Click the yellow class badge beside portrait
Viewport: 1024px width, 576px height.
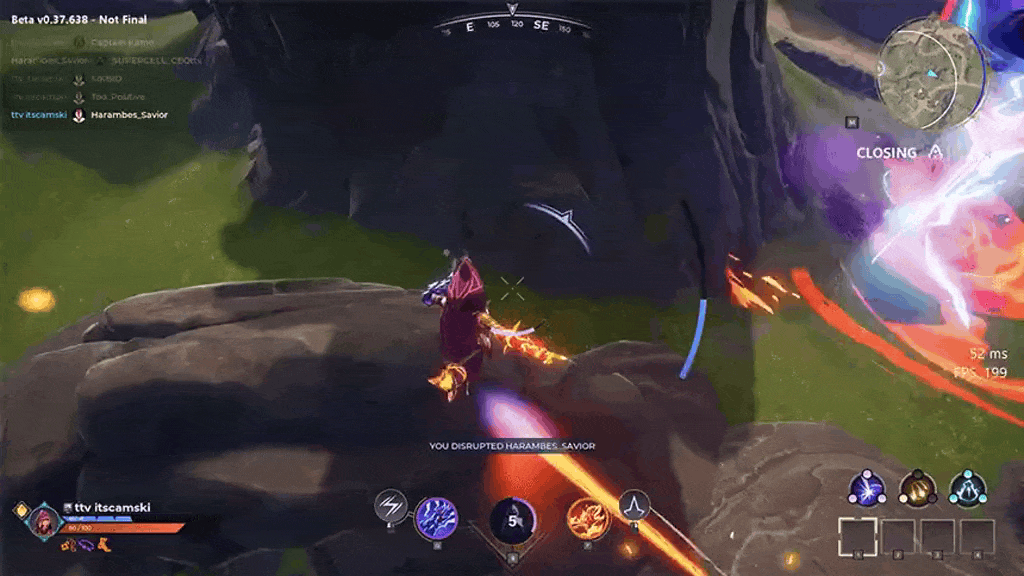click(19, 510)
